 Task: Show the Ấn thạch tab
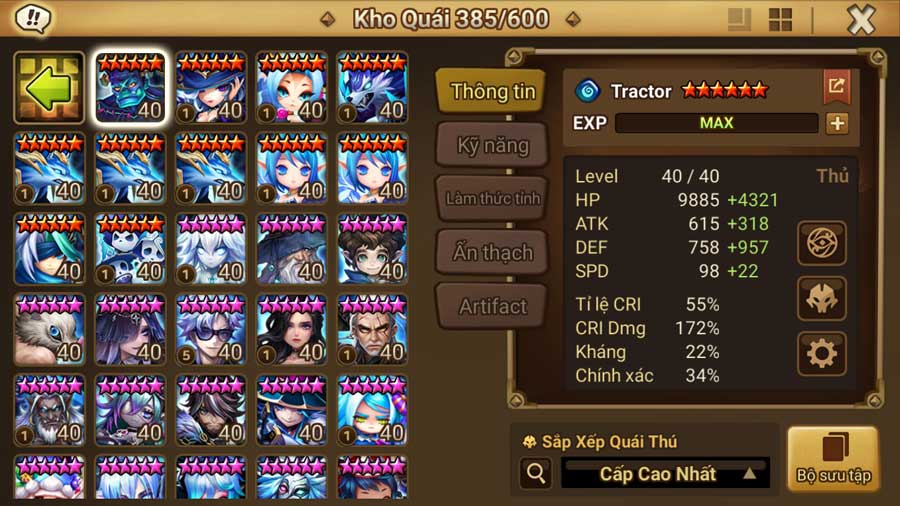coord(492,252)
